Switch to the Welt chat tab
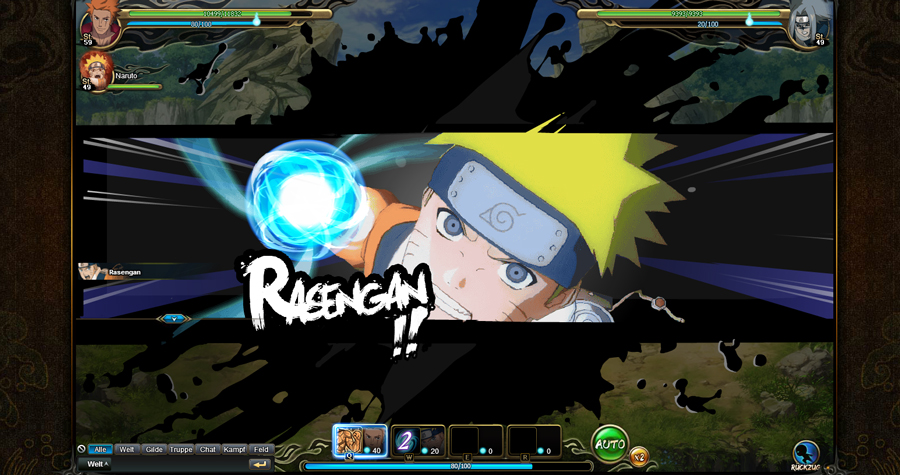The height and width of the screenshot is (475, 900). click(127, 450)
